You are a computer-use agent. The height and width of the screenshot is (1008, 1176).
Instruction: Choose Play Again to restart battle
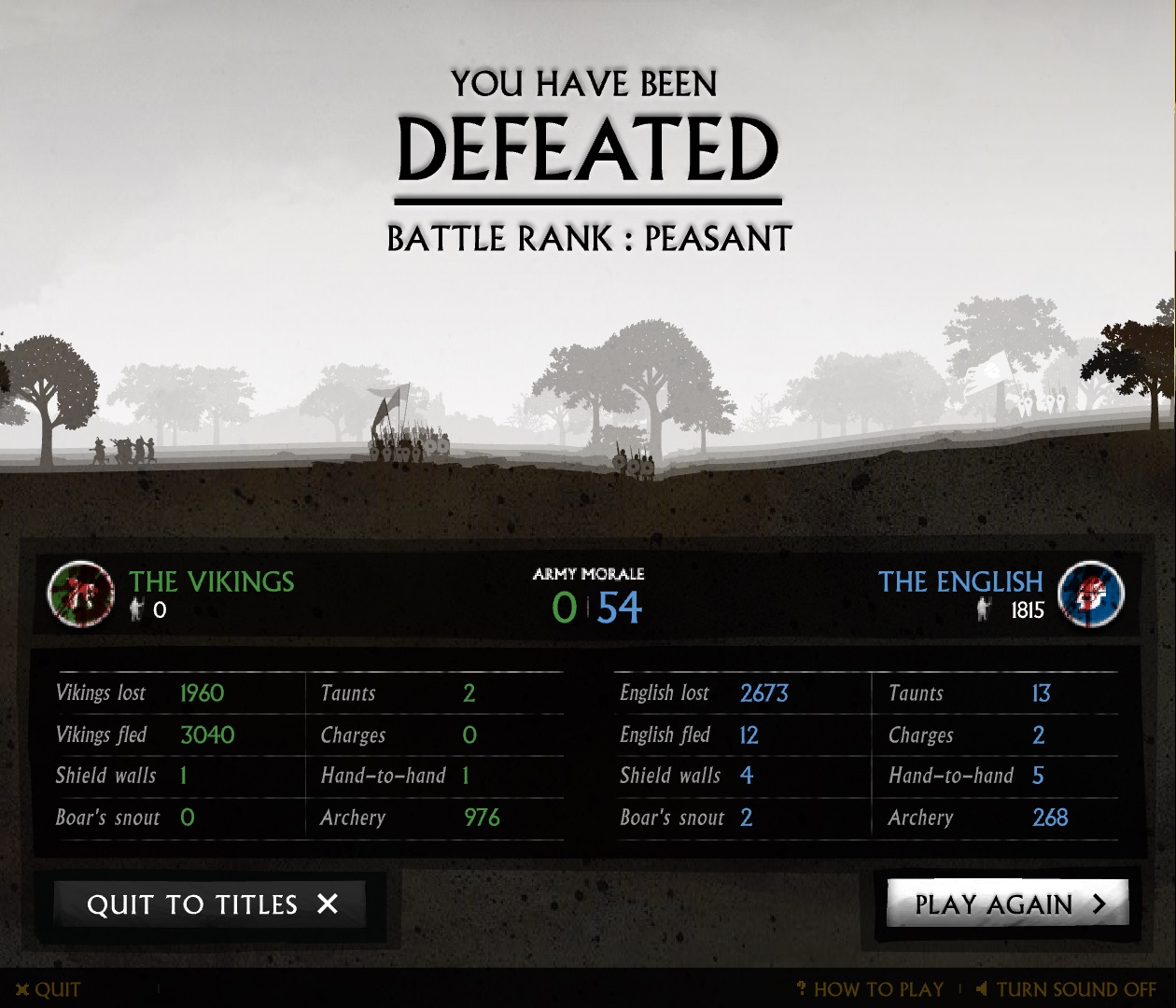click(x=1007, y=903)
